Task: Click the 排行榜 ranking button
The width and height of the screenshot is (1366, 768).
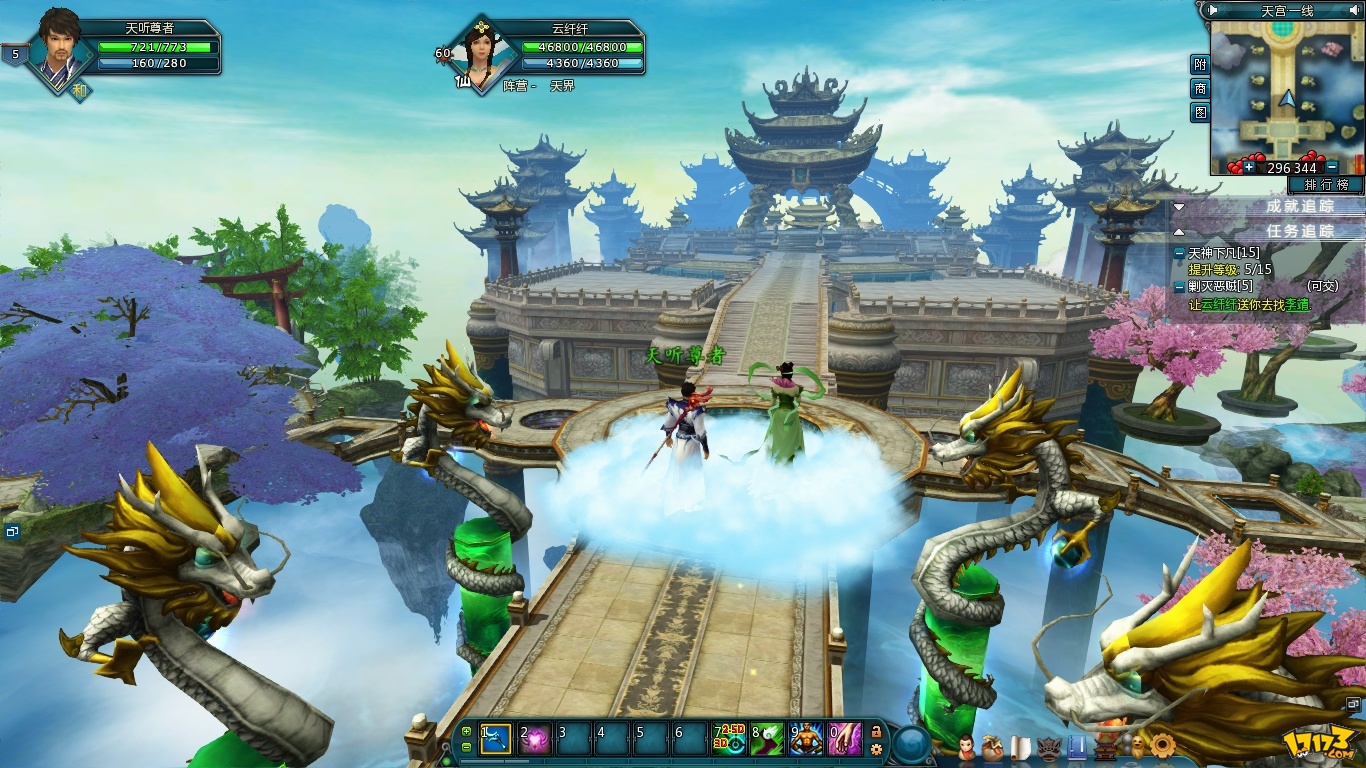Action: pos(1326,185)
